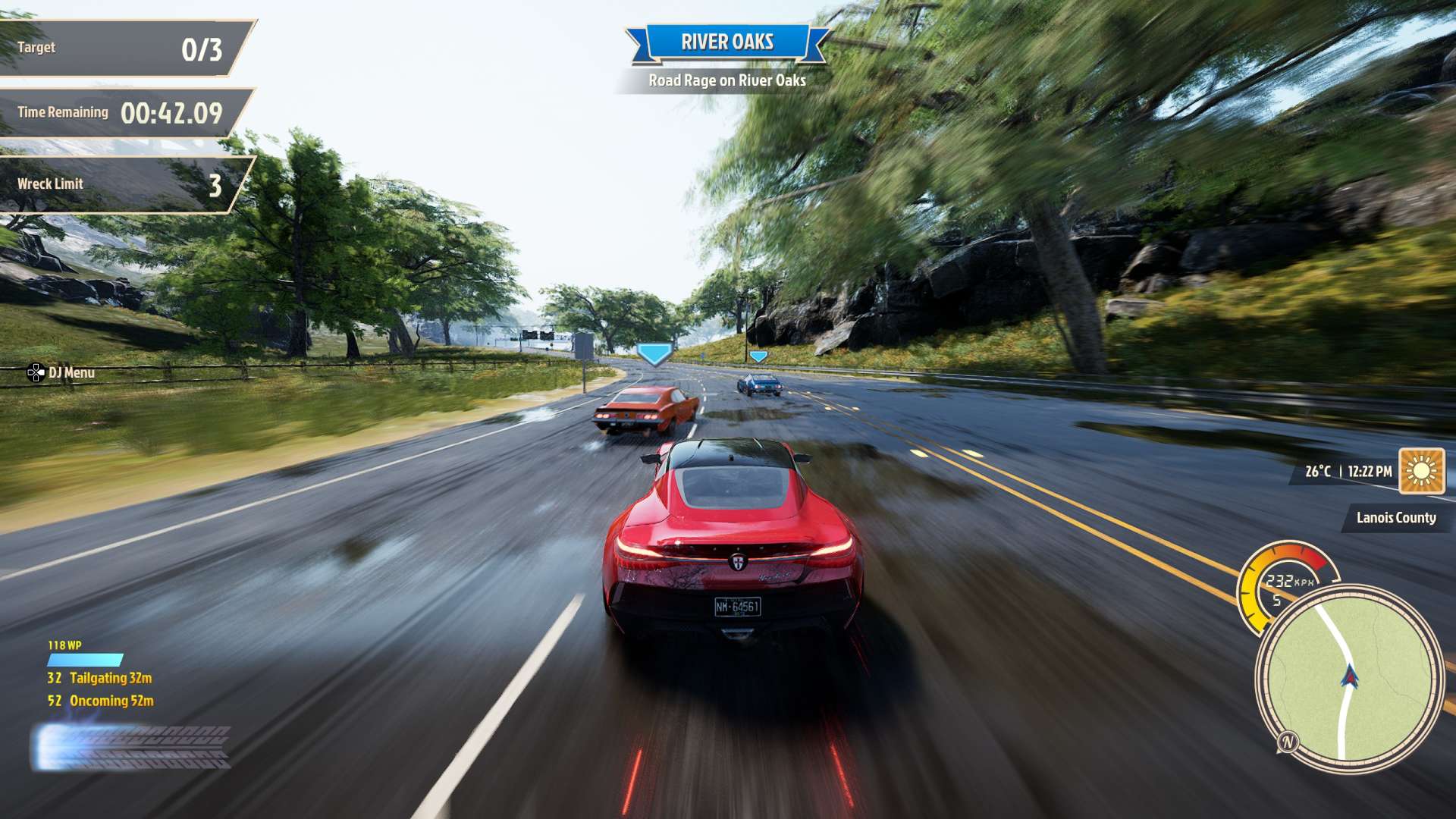Open the circular minimap
The image size is (1456, 819).
pyautogui.click(x=1348, y=677)
